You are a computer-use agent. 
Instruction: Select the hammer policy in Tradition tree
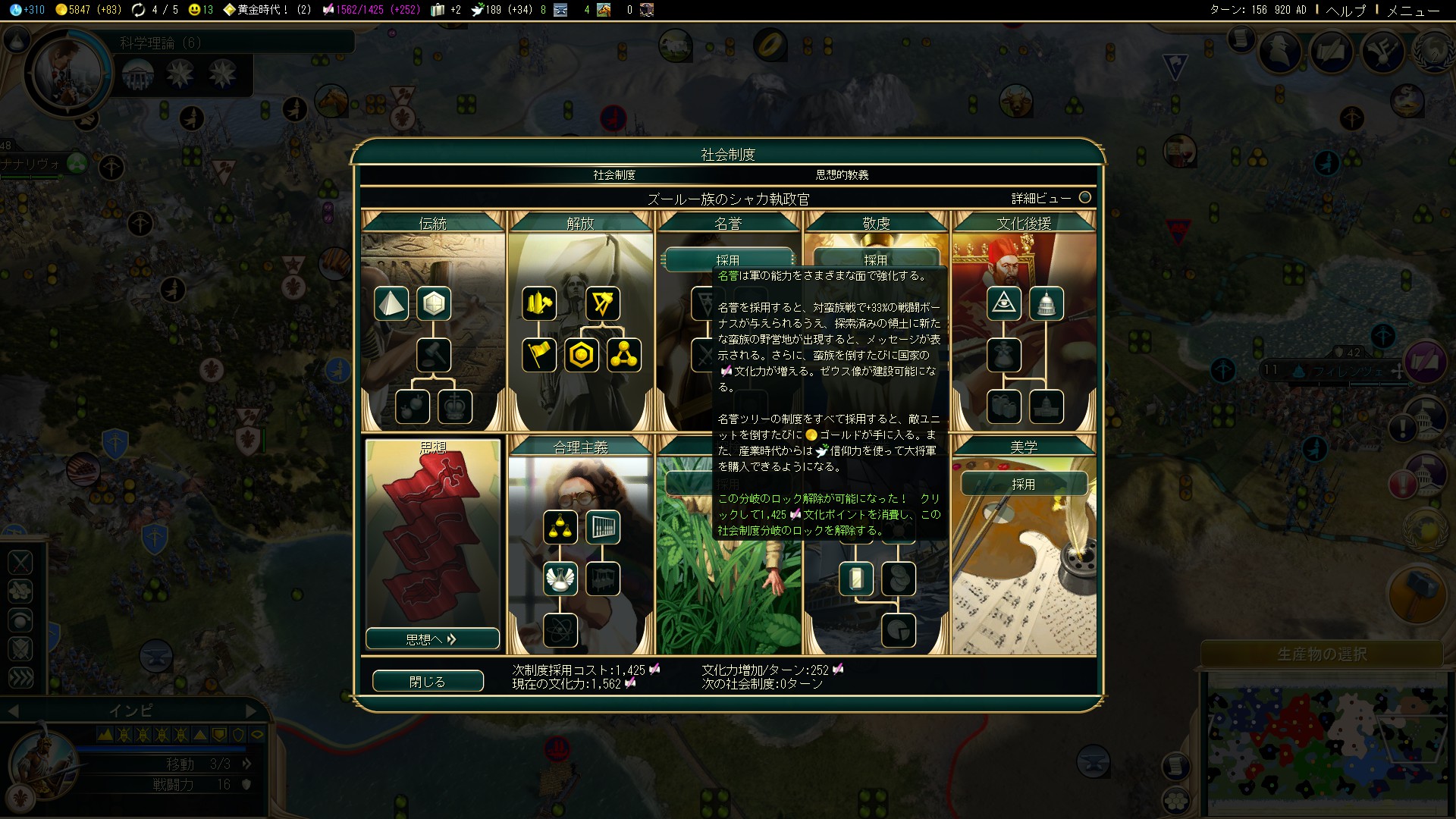(434, 355)
